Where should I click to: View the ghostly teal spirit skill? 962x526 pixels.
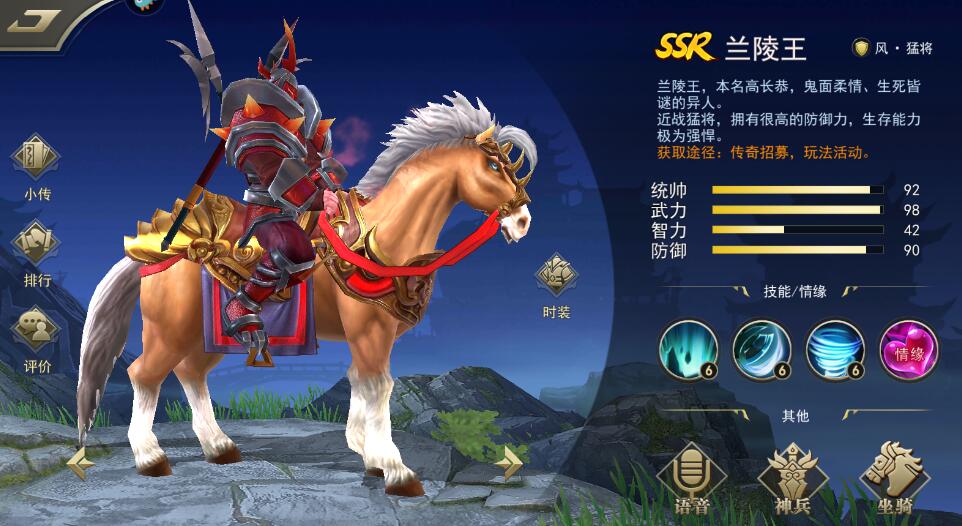[x=687, y=349]
